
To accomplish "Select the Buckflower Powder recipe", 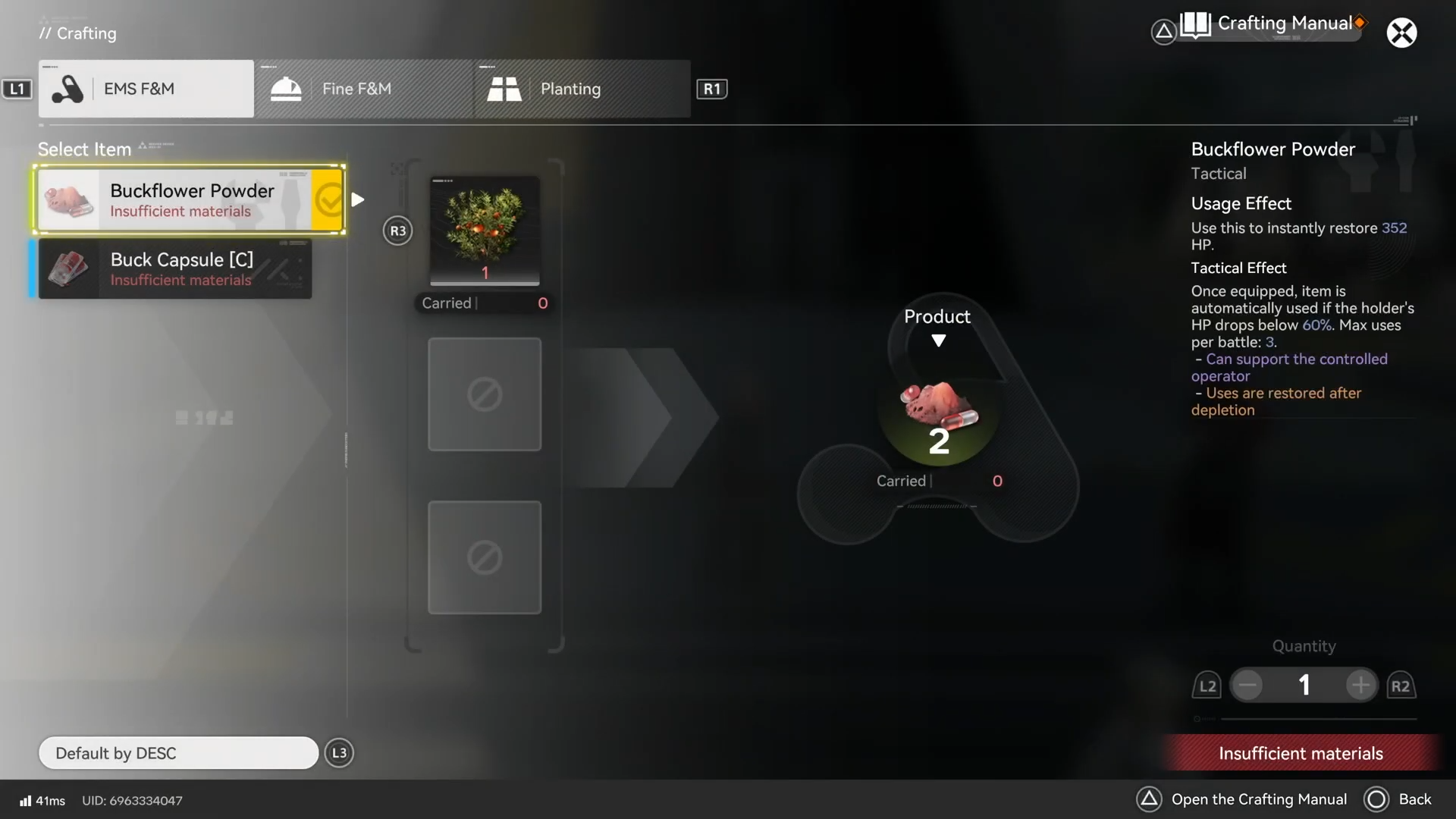I will [x=190, y=199].
